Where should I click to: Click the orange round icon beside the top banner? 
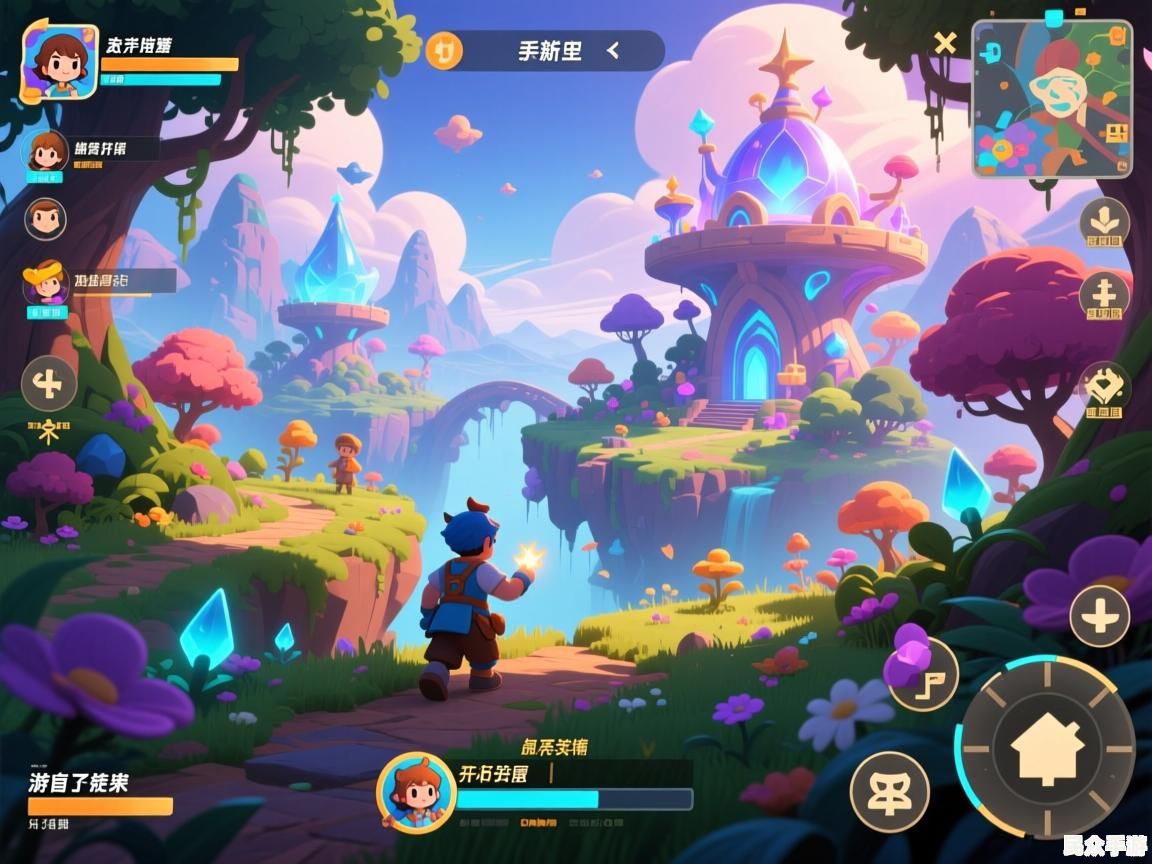pyautogui.click(x=444, y=50)
